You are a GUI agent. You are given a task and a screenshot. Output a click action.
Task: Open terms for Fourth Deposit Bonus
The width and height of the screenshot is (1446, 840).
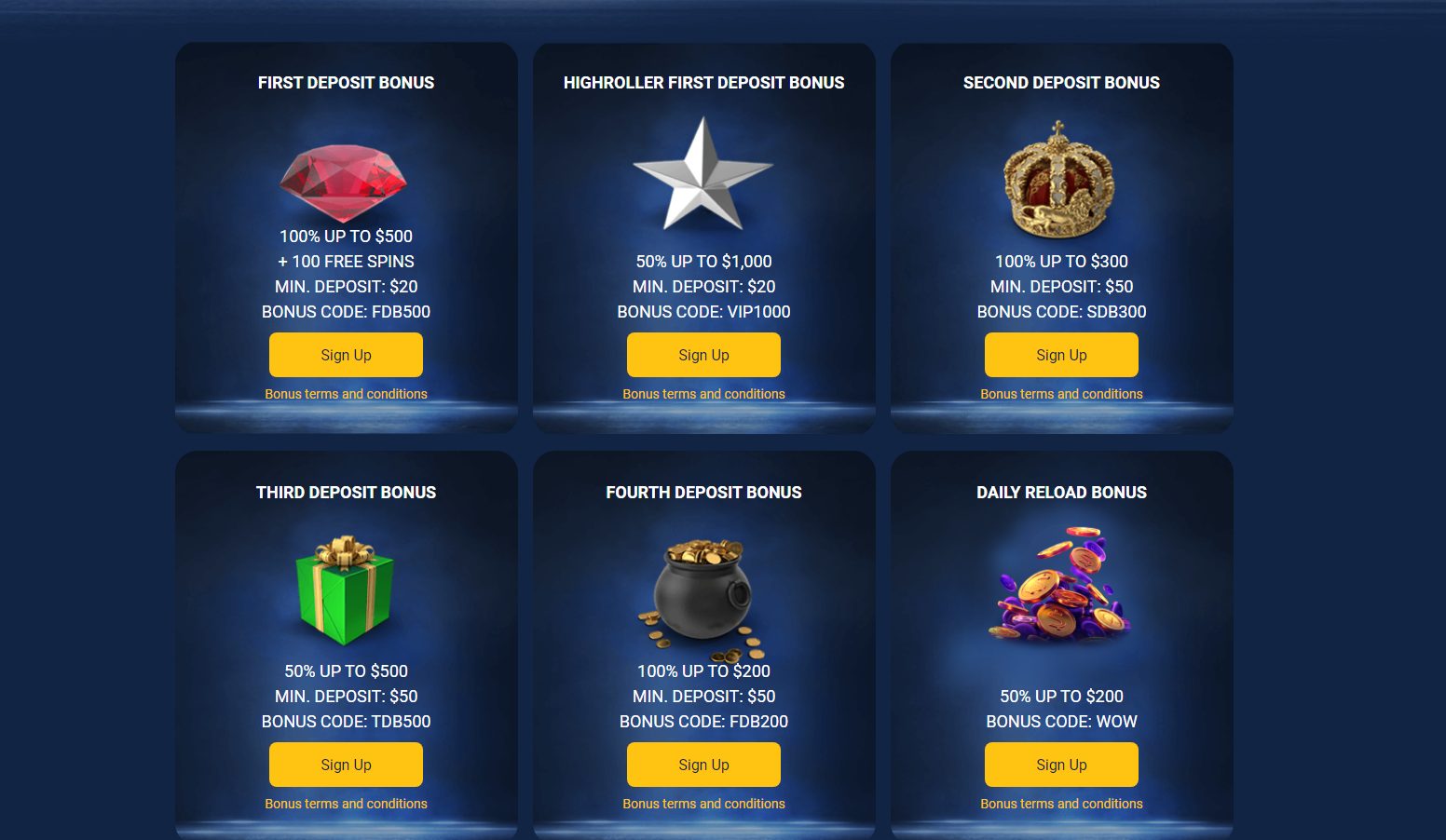point(703,803)
